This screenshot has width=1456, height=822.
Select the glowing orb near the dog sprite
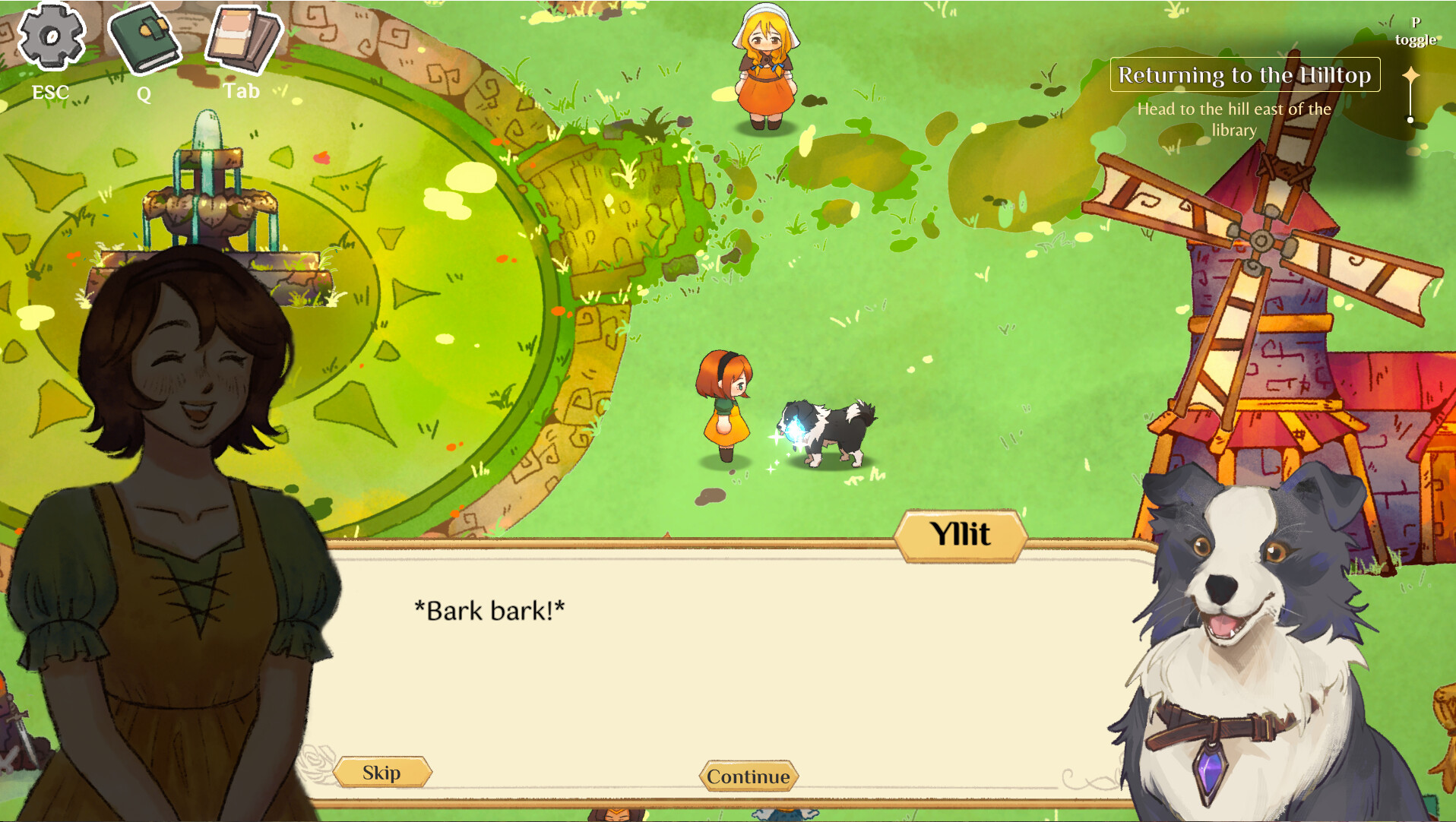click(793, 432)
